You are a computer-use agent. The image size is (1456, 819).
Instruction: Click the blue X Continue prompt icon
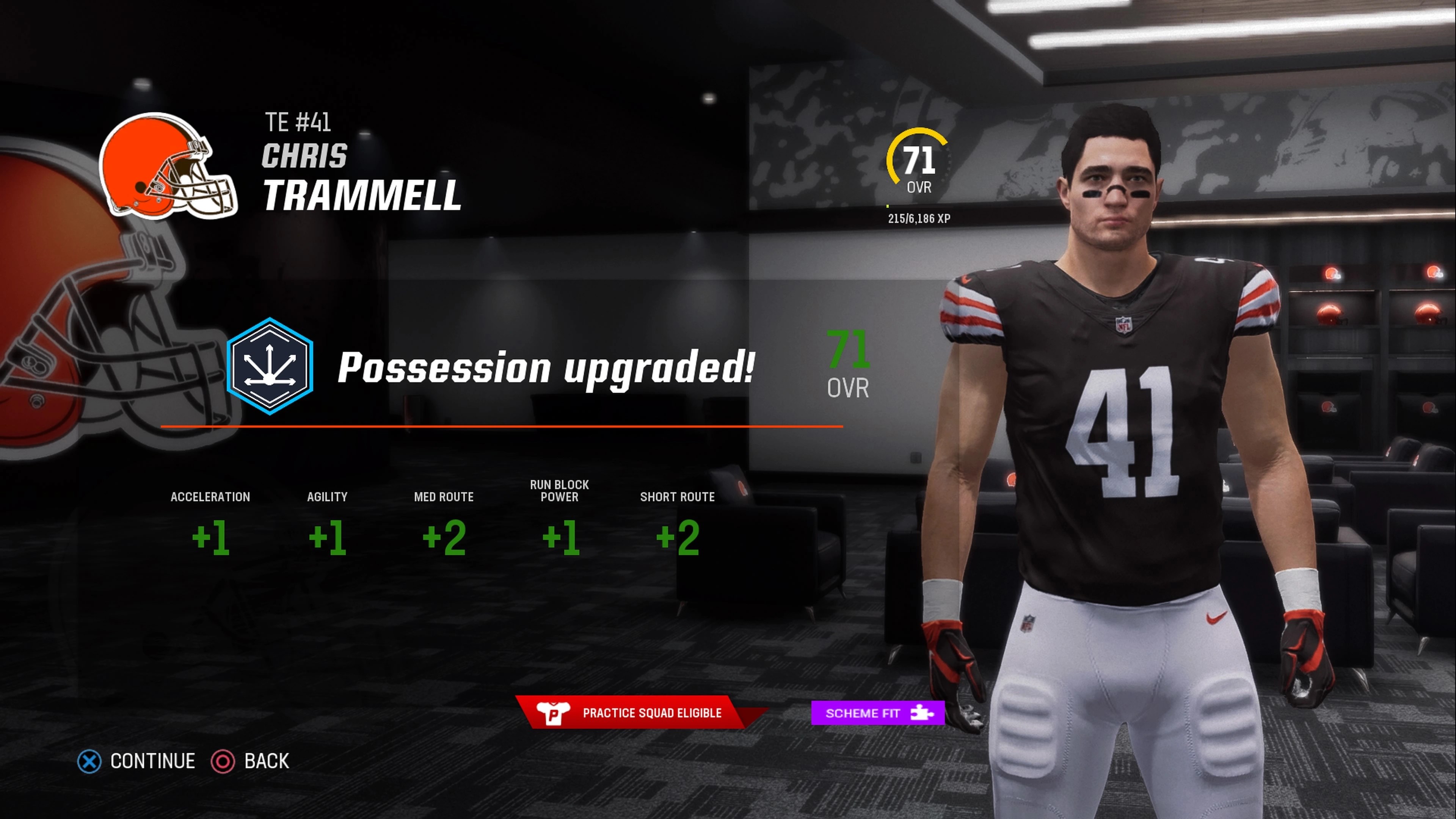click(x=89, y=761)
